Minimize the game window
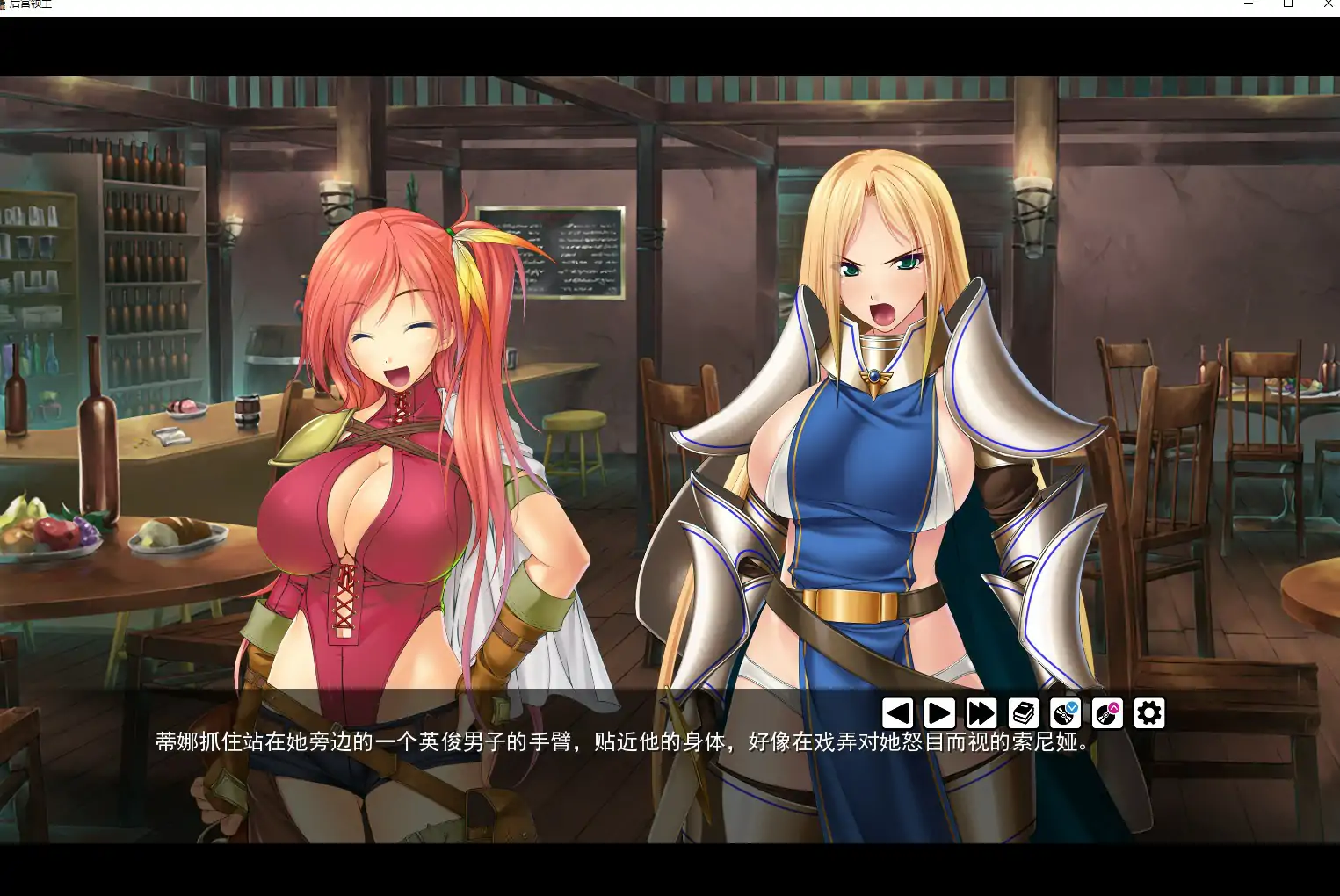The width and height of the screenshot is (1340, 896). pos(1247,4)
